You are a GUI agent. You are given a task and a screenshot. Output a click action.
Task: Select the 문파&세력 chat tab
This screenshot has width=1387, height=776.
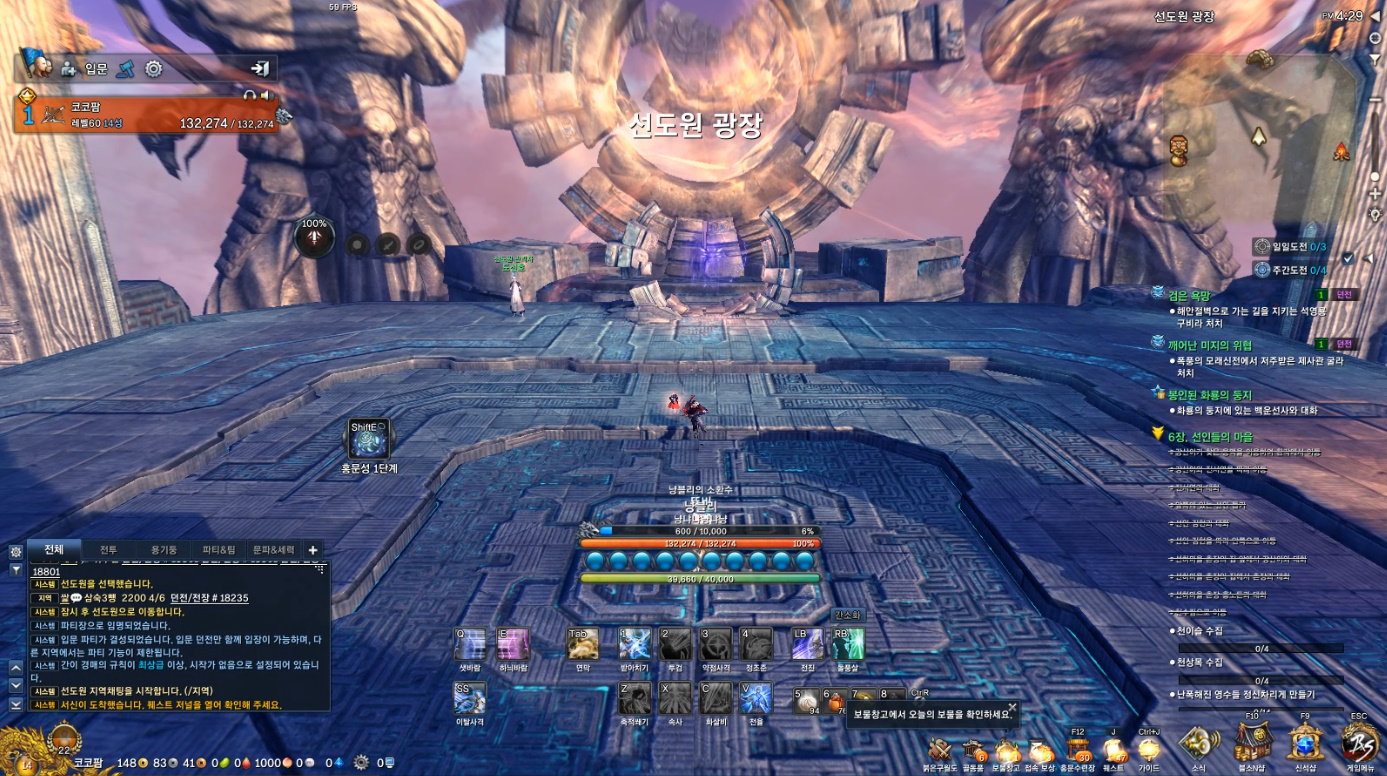coord(273,550)
